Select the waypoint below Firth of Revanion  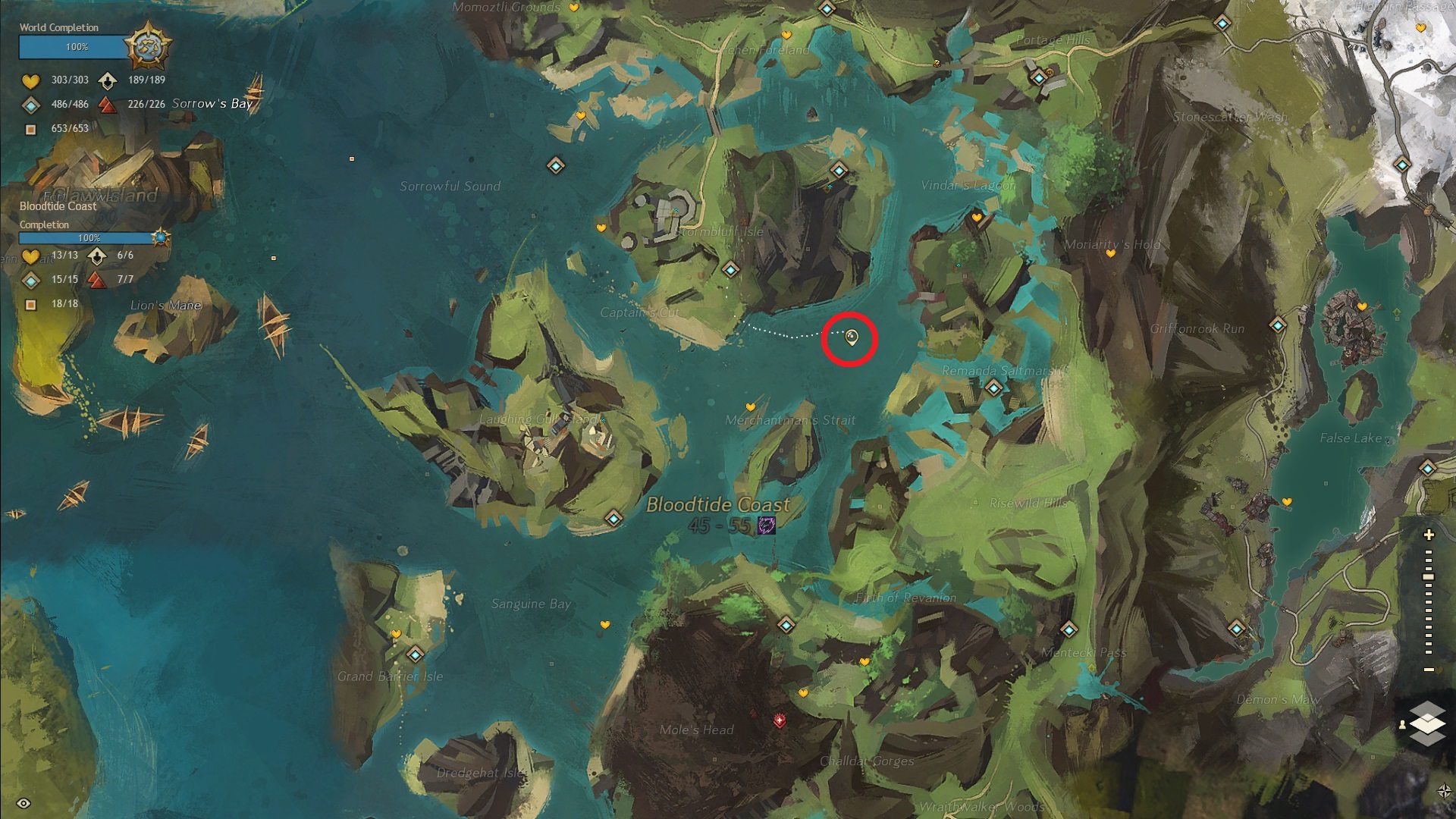click(x=786, y=625)
